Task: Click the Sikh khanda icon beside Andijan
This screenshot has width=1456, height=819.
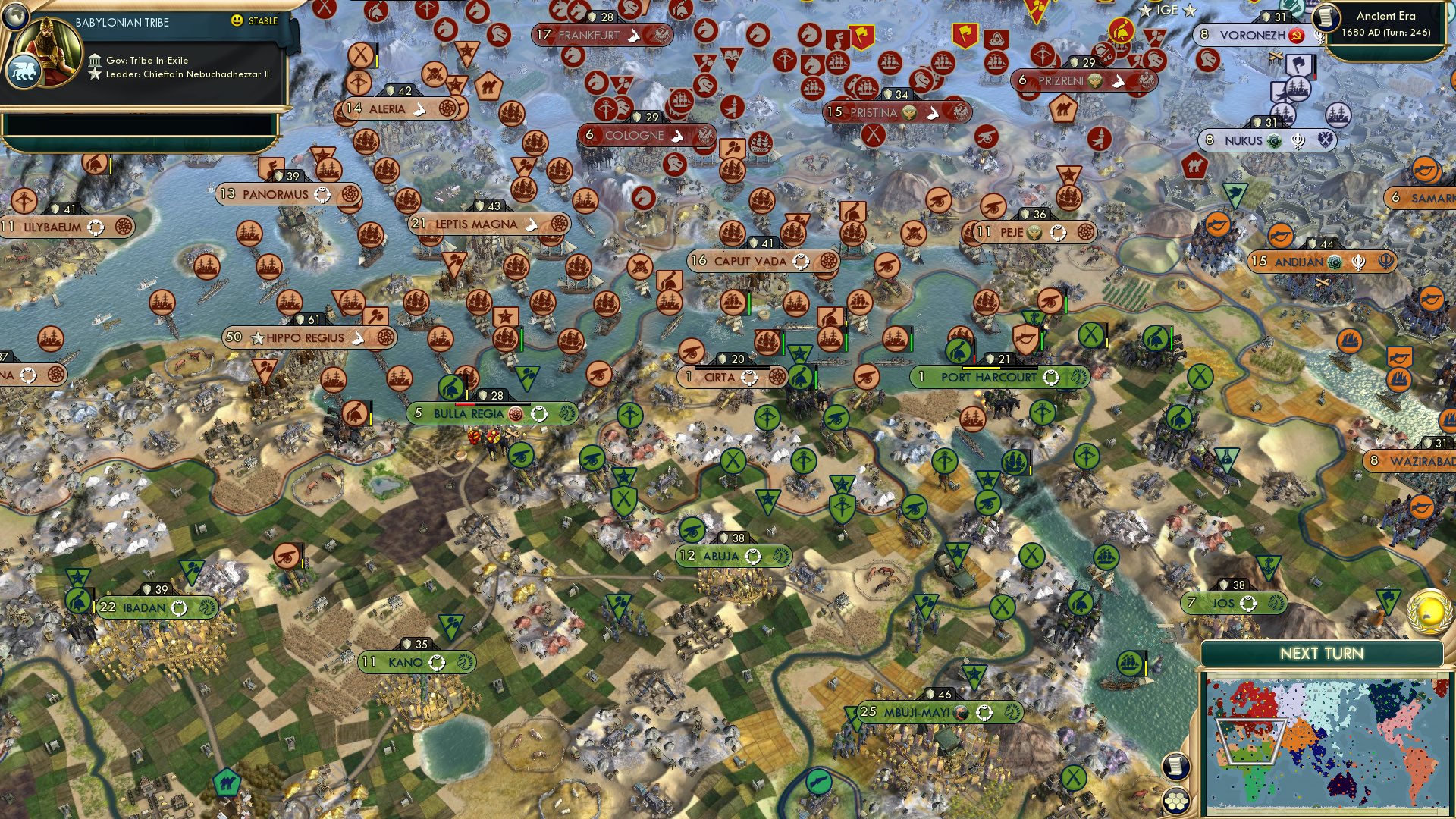Action: (1358, 262)
